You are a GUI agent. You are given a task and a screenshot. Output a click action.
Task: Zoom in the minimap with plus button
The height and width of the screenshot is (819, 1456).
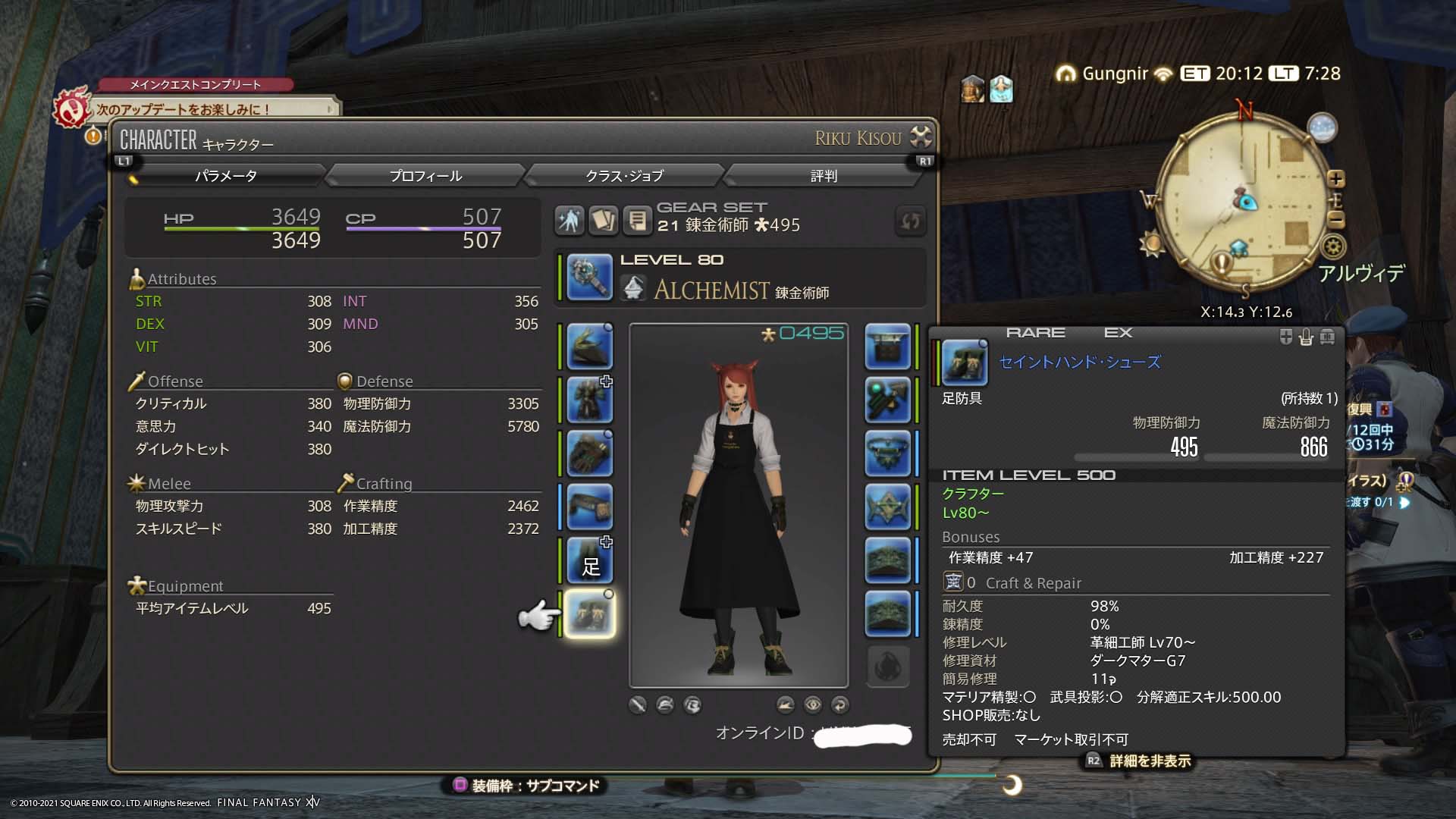click(1336, 179)
